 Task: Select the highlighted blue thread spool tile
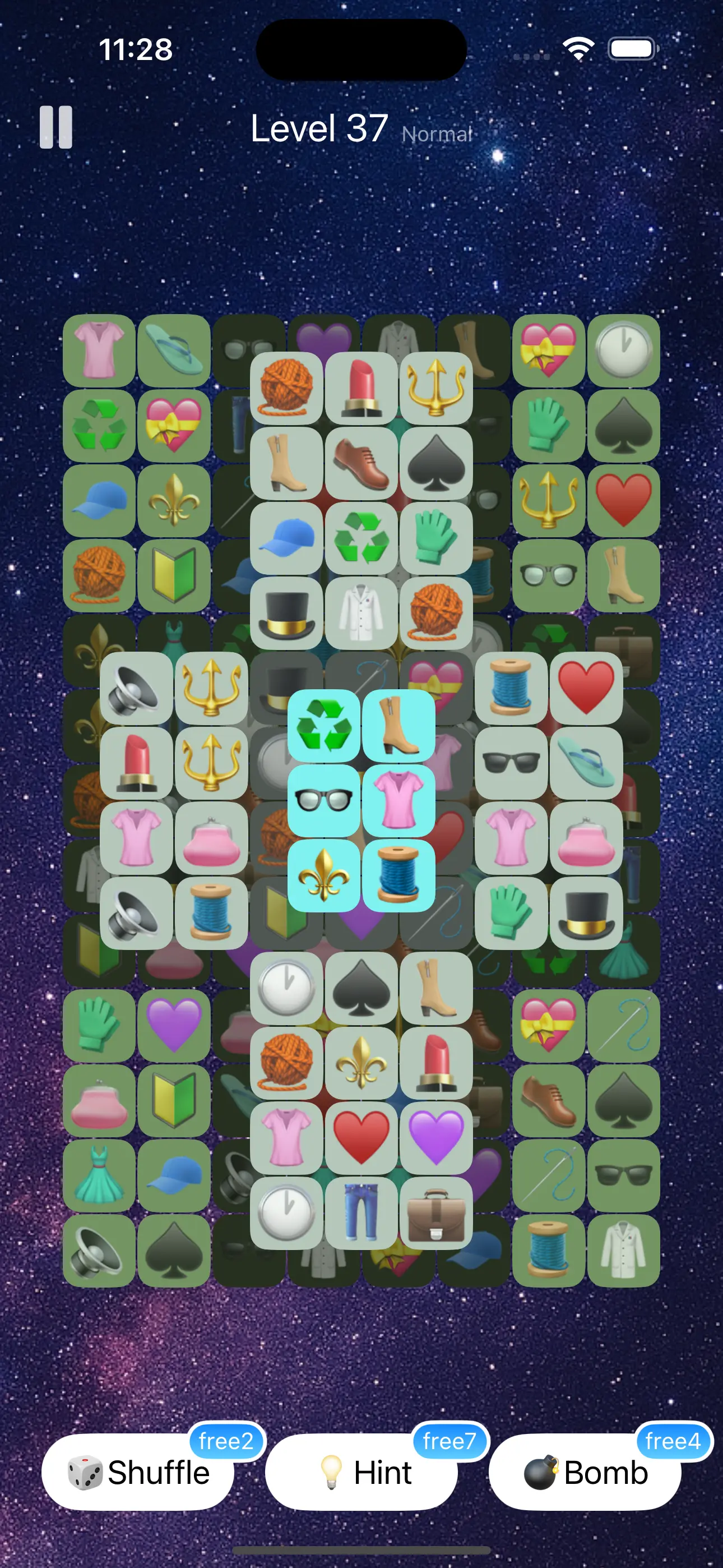pos(398,877)
